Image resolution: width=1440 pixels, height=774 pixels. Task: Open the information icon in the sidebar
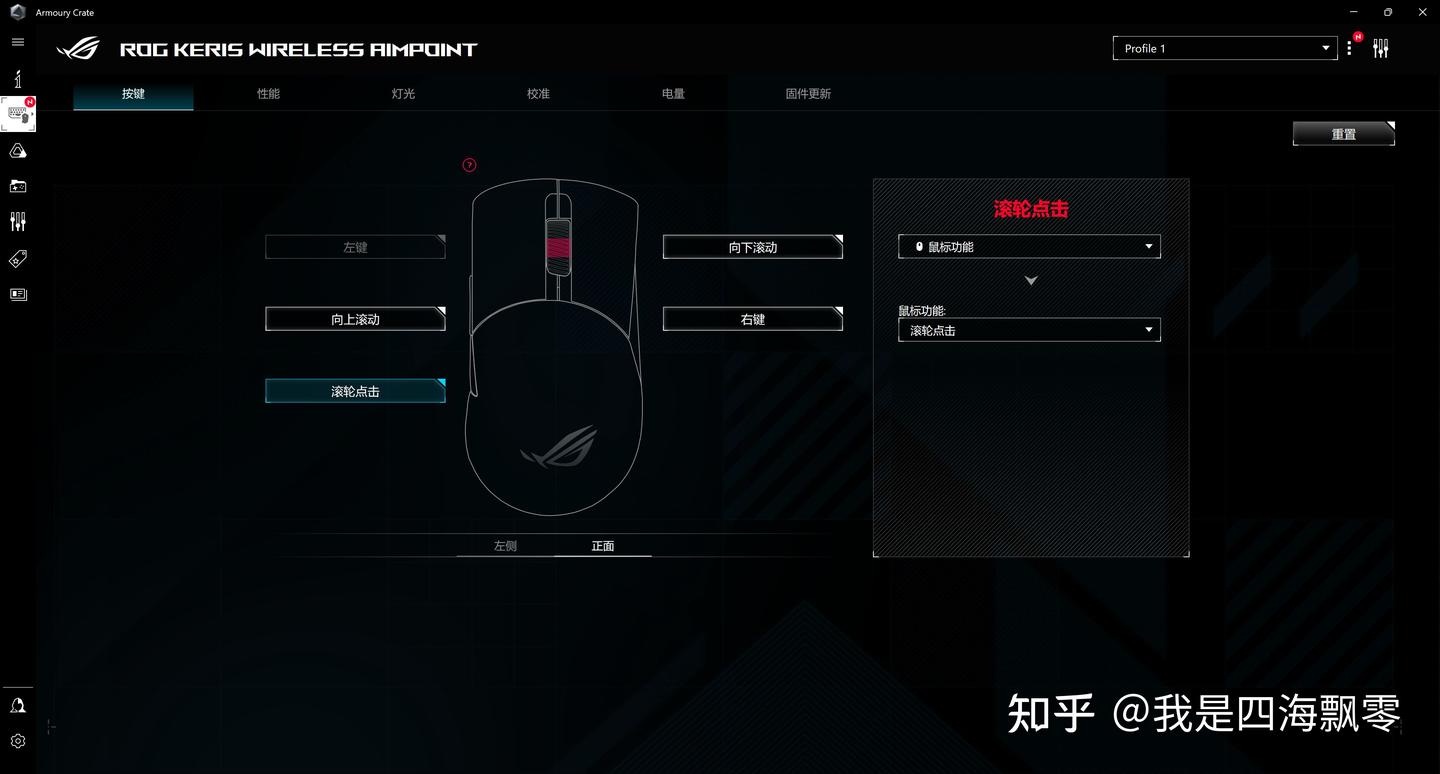click(18, 78)
